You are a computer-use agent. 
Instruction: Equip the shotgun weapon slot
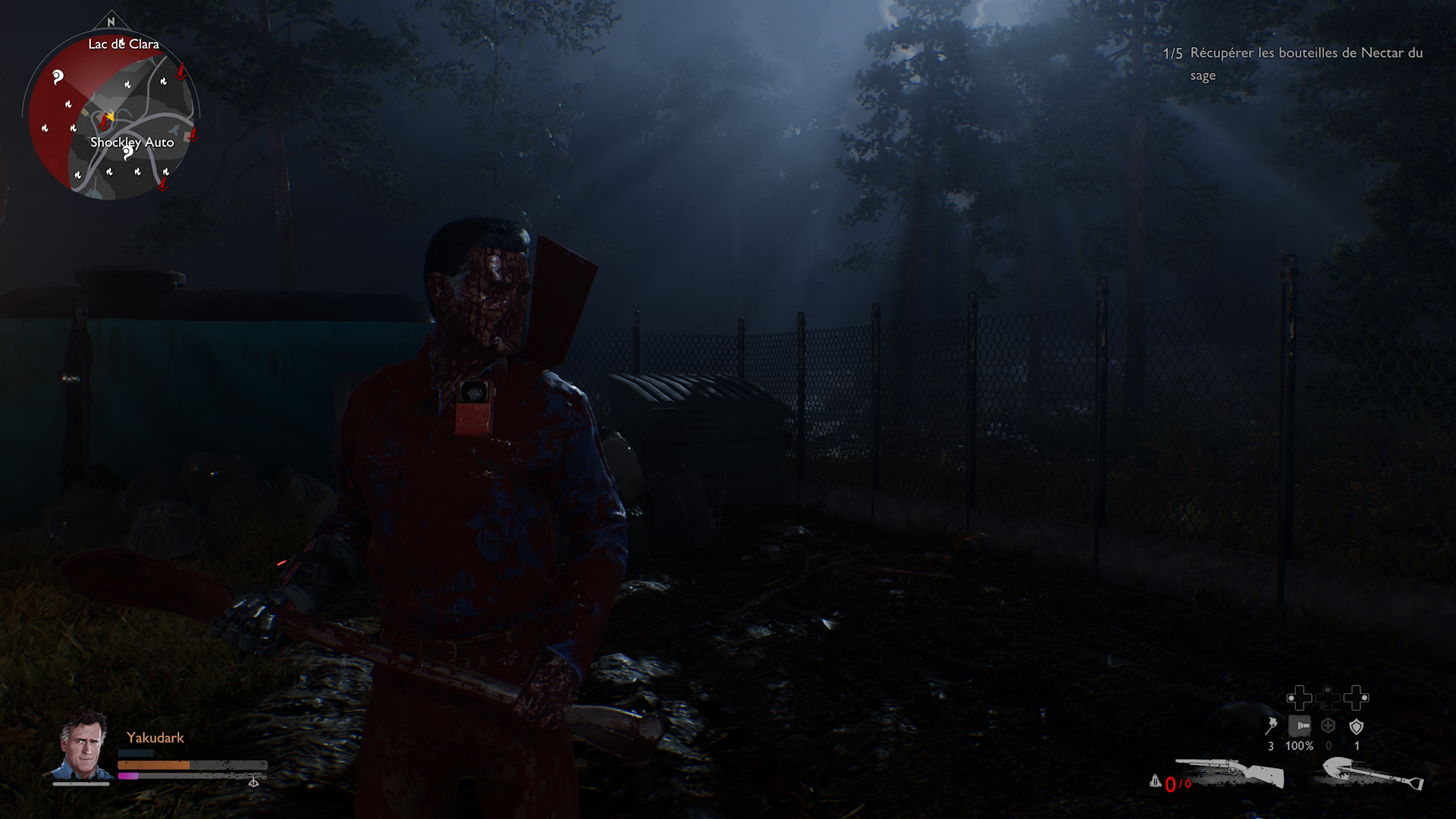pyautogui.click(x=1229, y=773)
